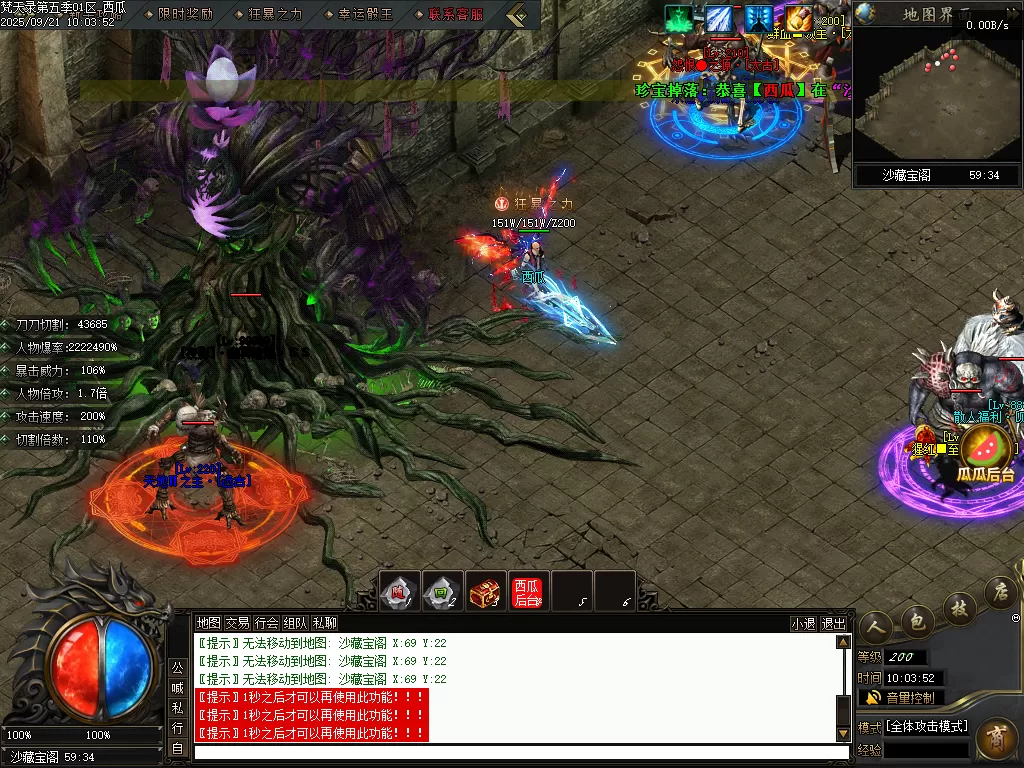Open the 音量控制 volume control

coord(900,697)
